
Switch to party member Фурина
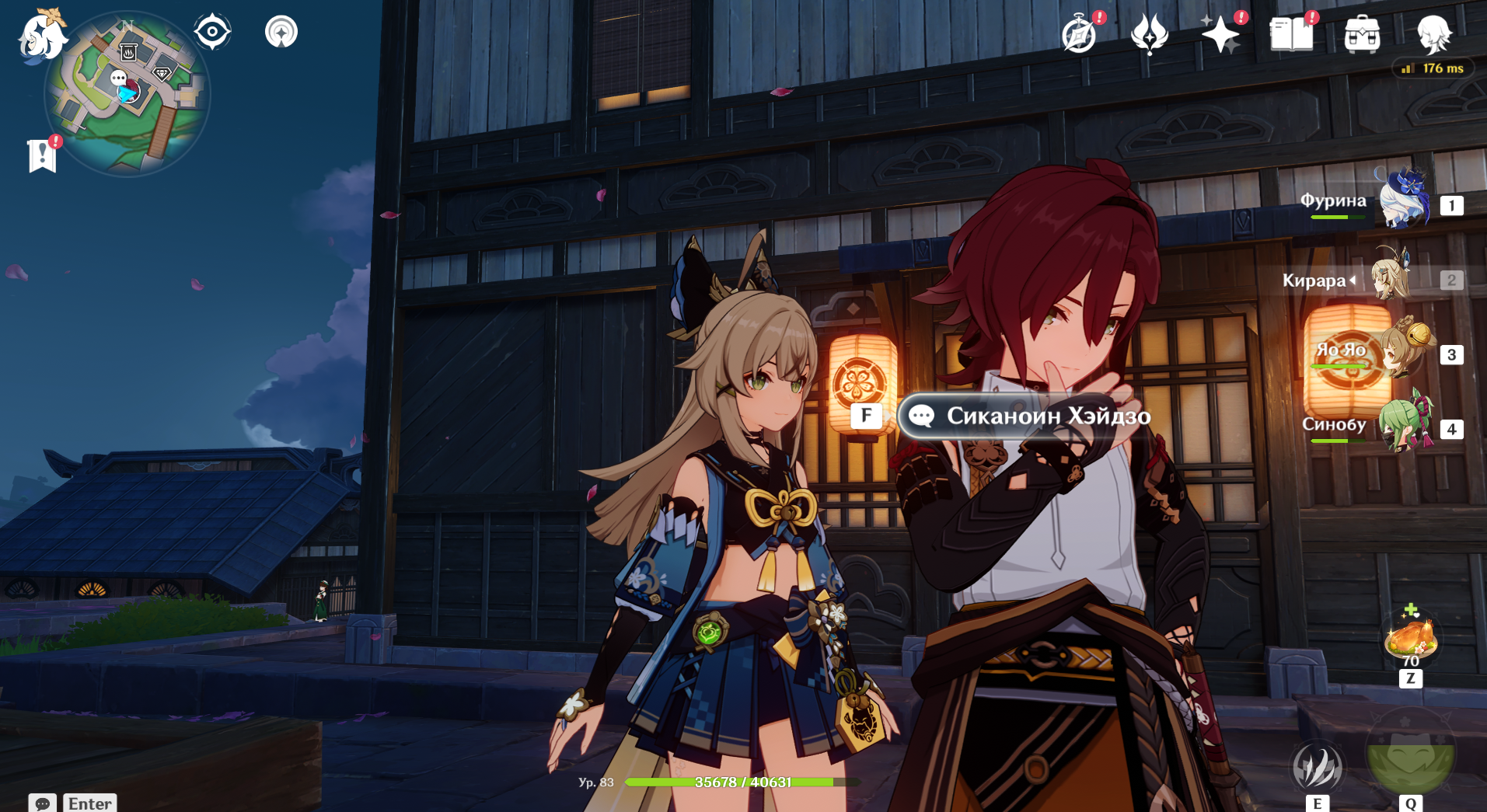click(x=1404, y=202)
